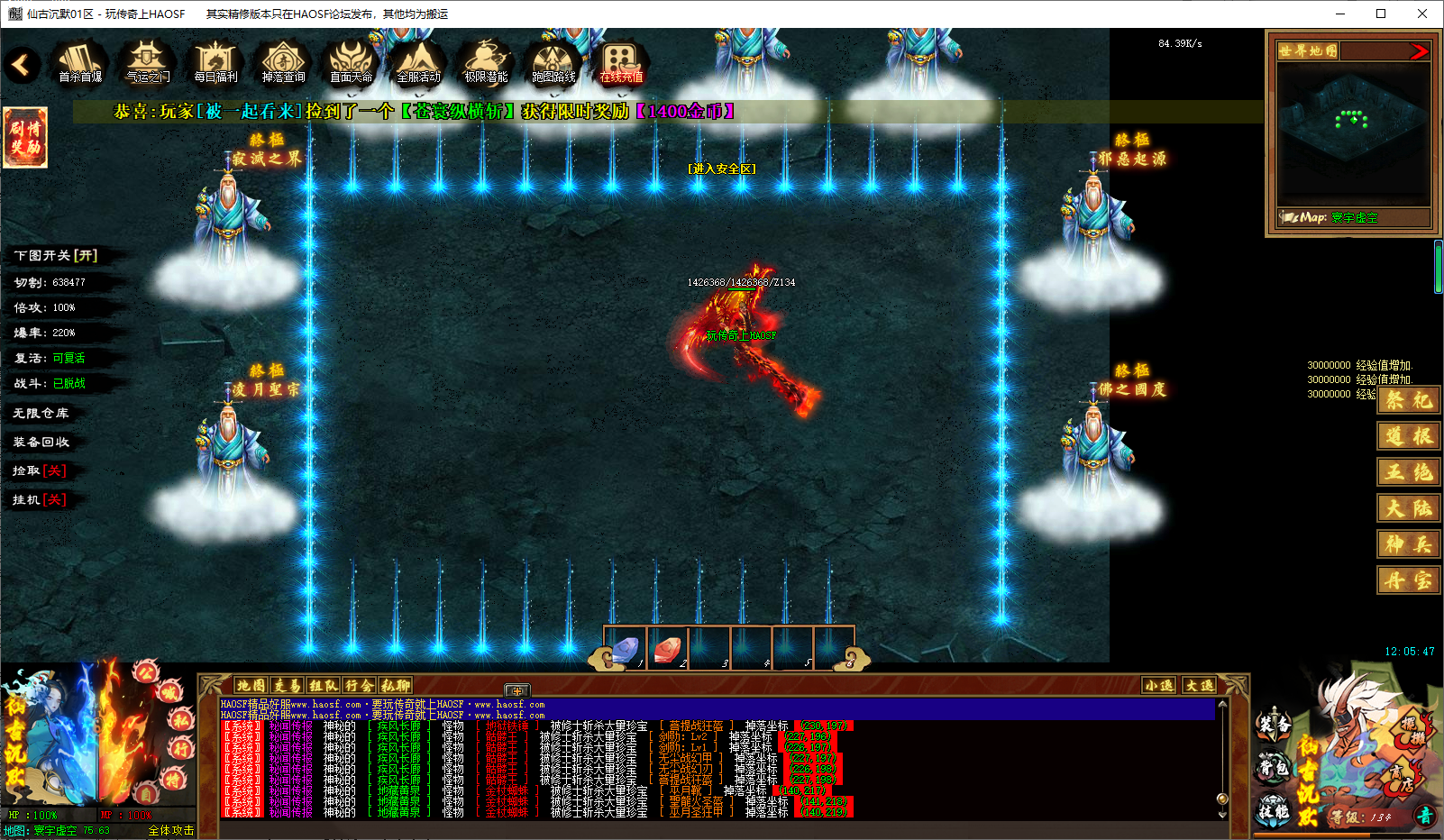
Task: Open the 掉落查询 drop lookup menu
Action: (283, 63)
